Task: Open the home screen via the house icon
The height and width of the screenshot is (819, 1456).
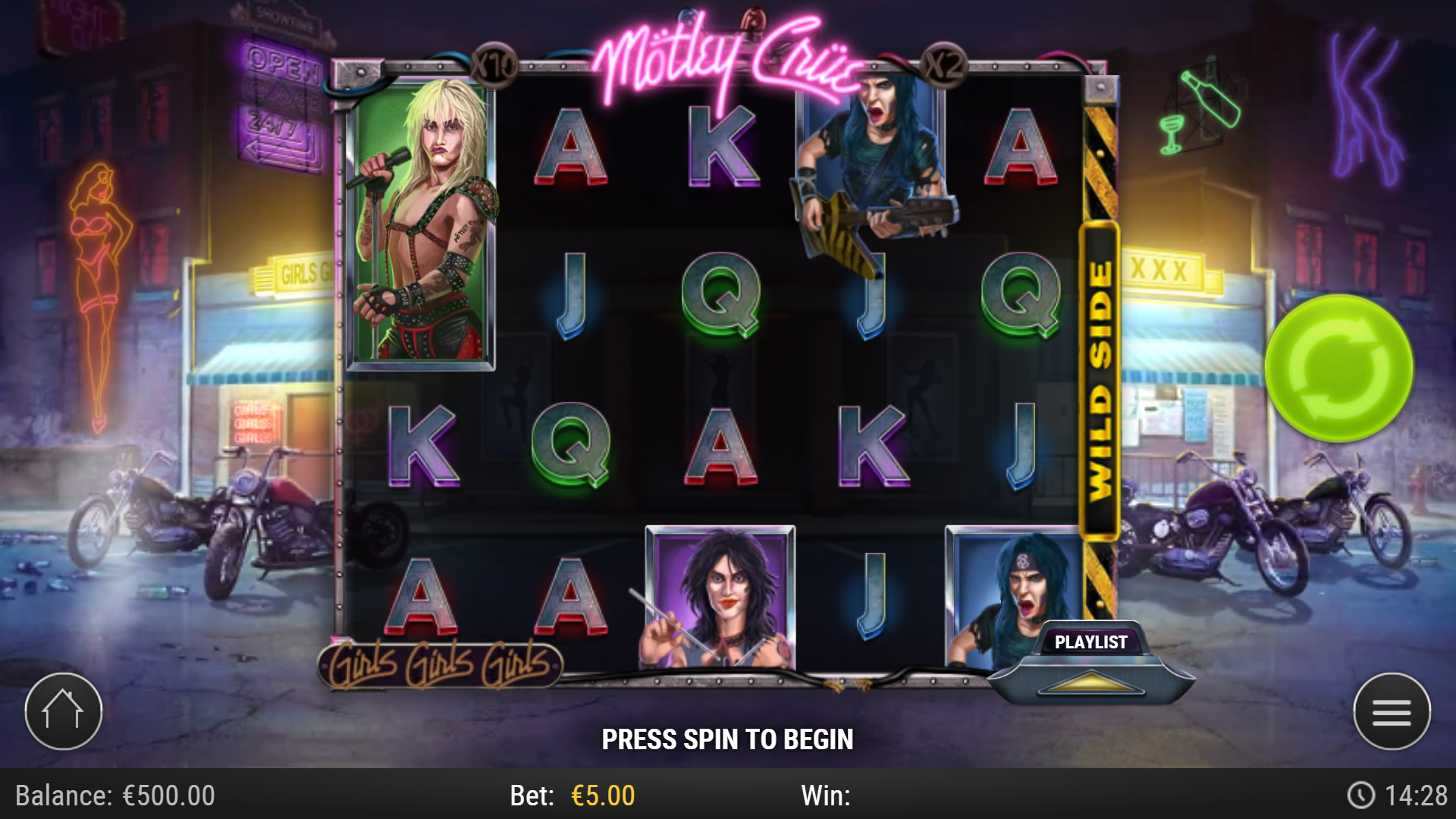Action: click(64, 710)
